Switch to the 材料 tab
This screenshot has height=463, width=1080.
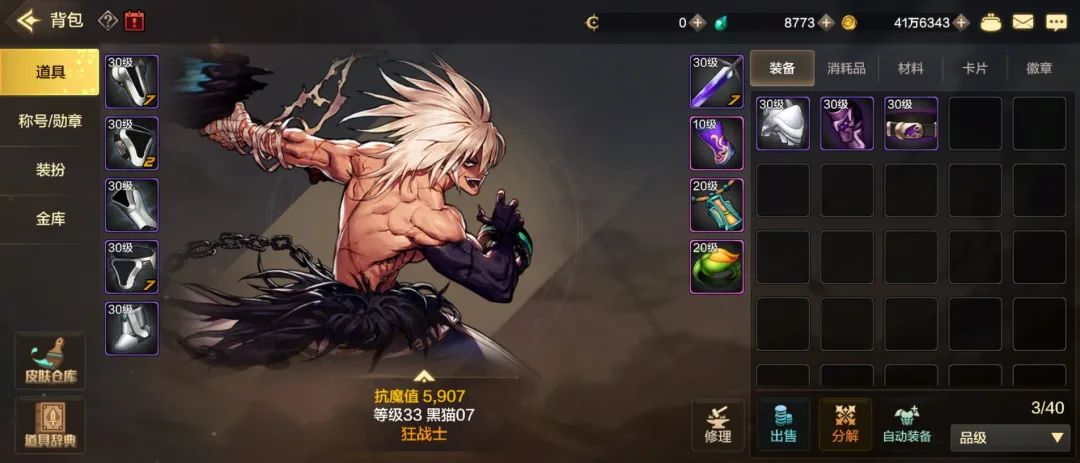pos(911,69)
